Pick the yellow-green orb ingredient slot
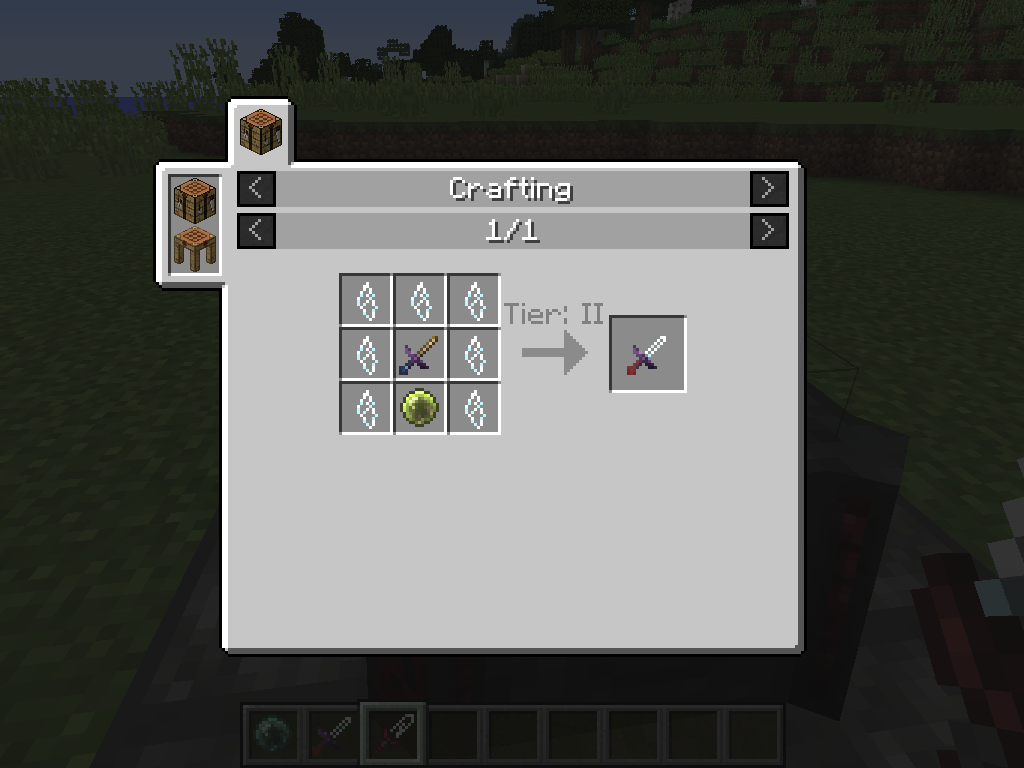The height and width of the screenshot is (768, 1024). 420,408
